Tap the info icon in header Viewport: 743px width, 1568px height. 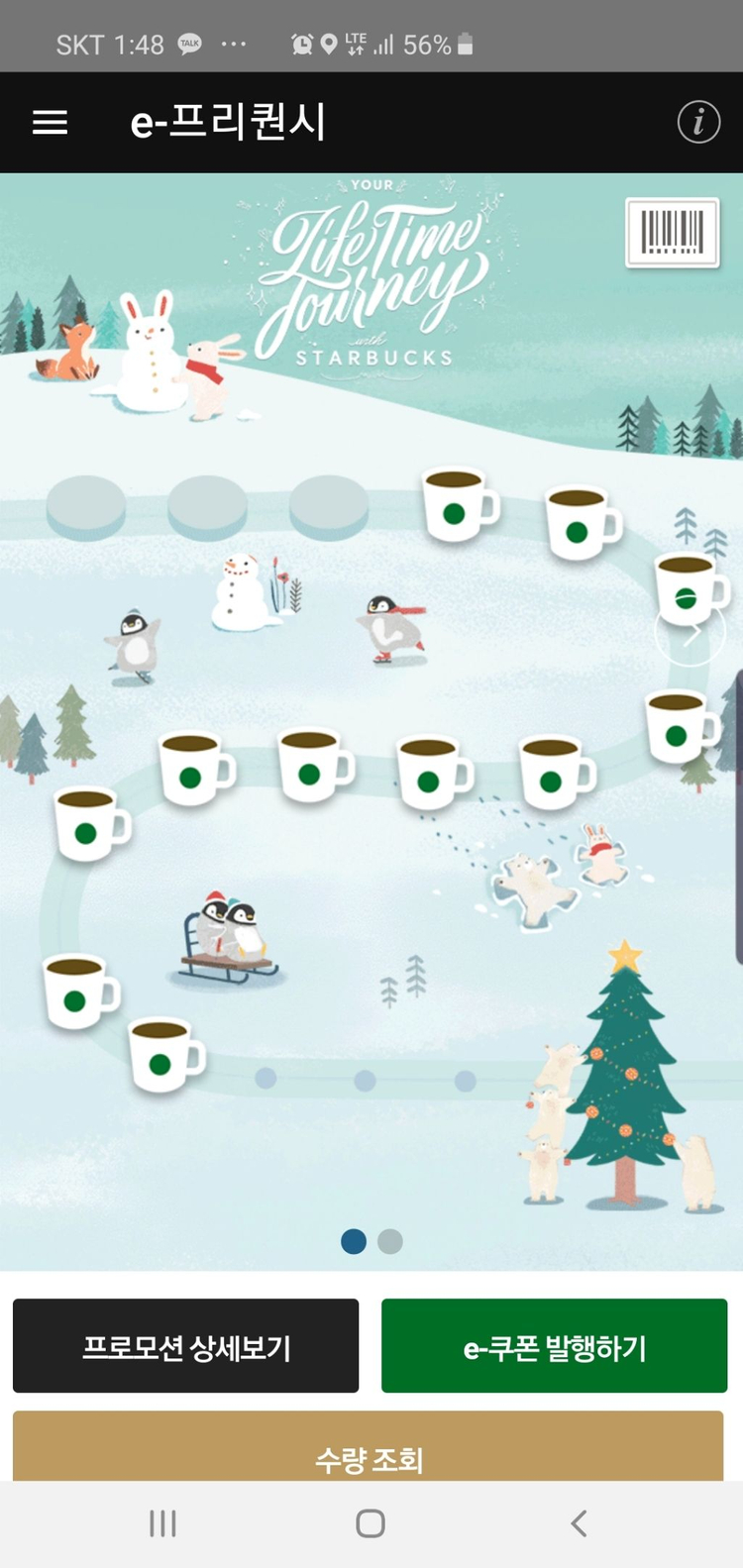698,123
